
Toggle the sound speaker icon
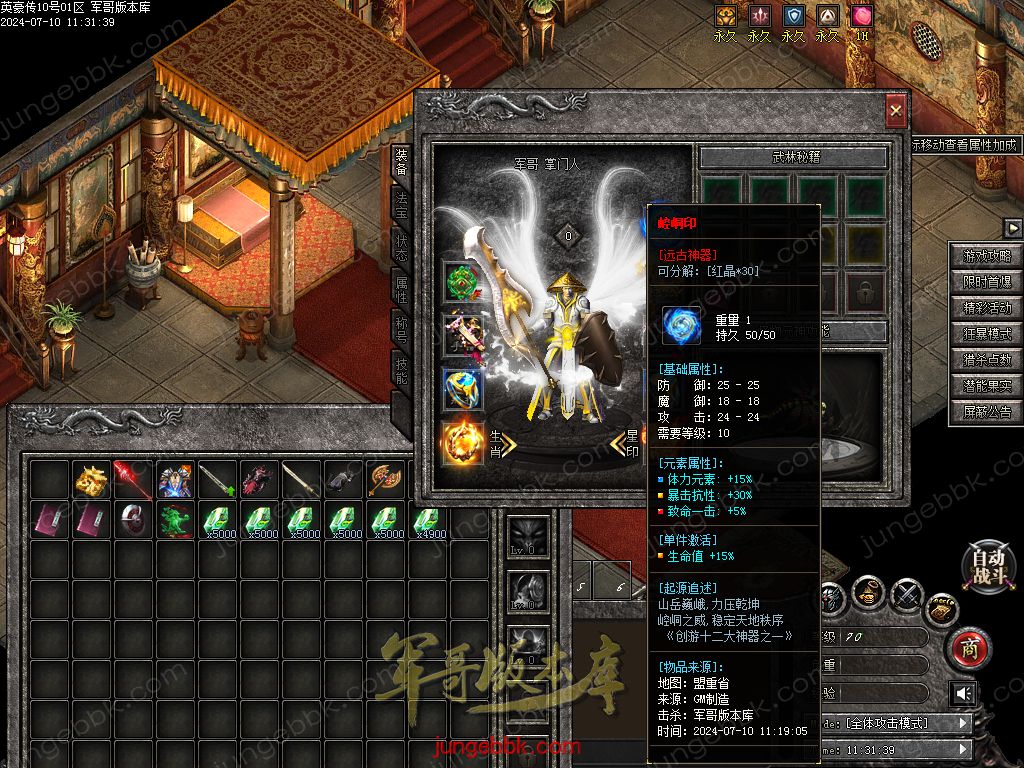pyautogui.click(x=963, y=693)
